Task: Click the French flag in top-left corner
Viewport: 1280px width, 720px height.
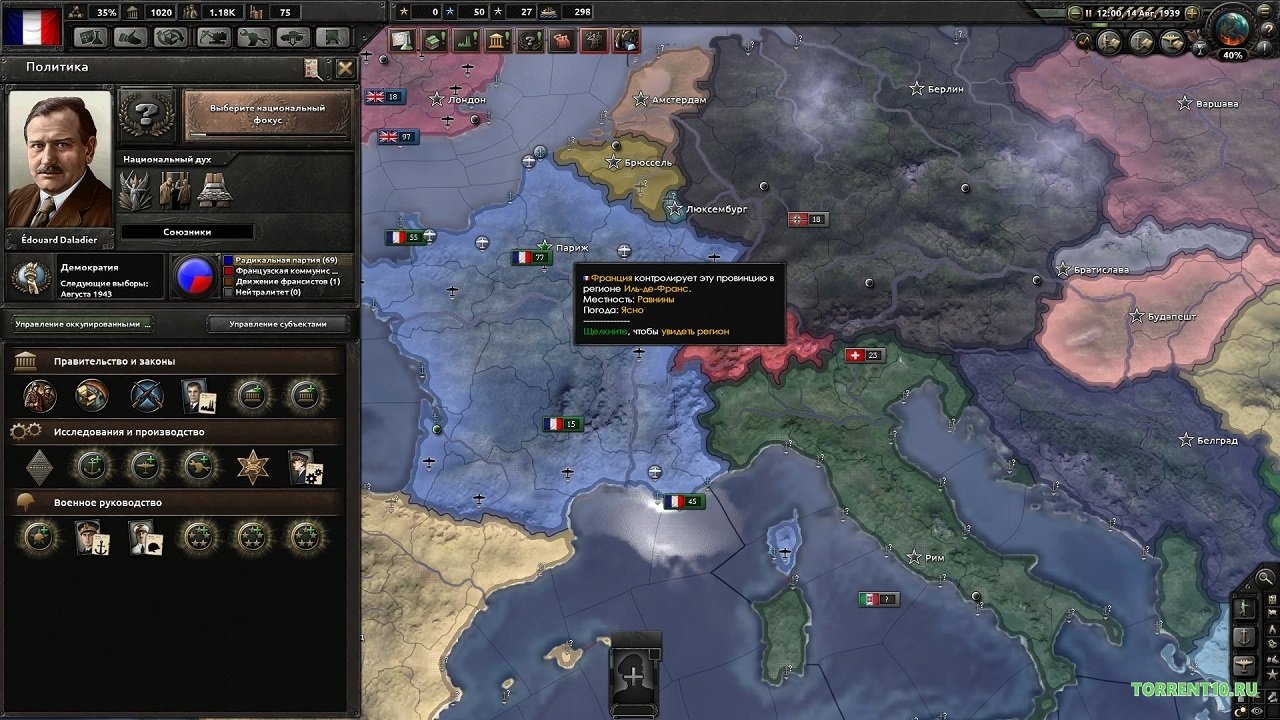Action: point(31,25)
